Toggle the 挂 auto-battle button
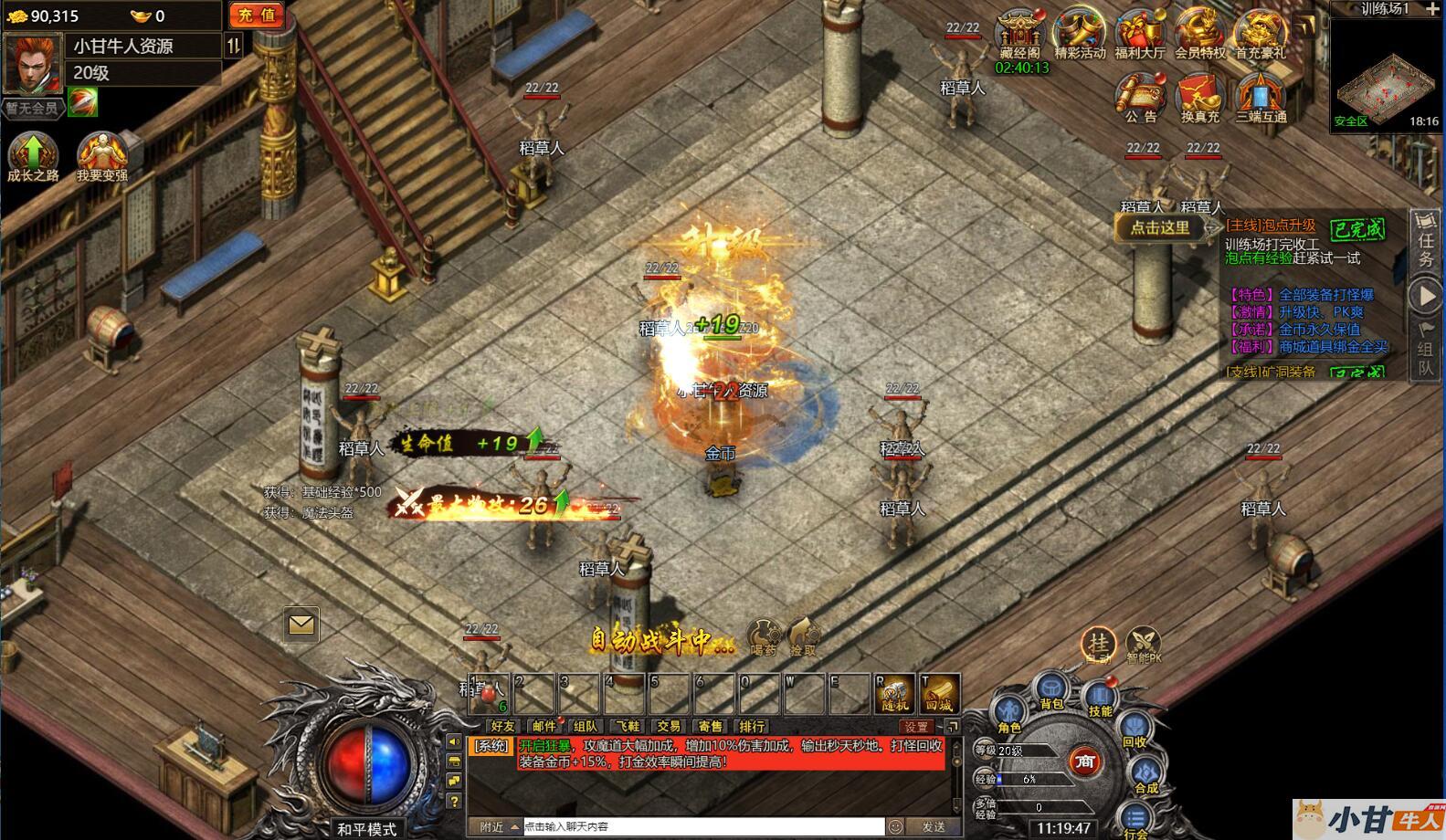Image resolution: width=1446 pixels, height=840 pixels. tap(1098, 643)
